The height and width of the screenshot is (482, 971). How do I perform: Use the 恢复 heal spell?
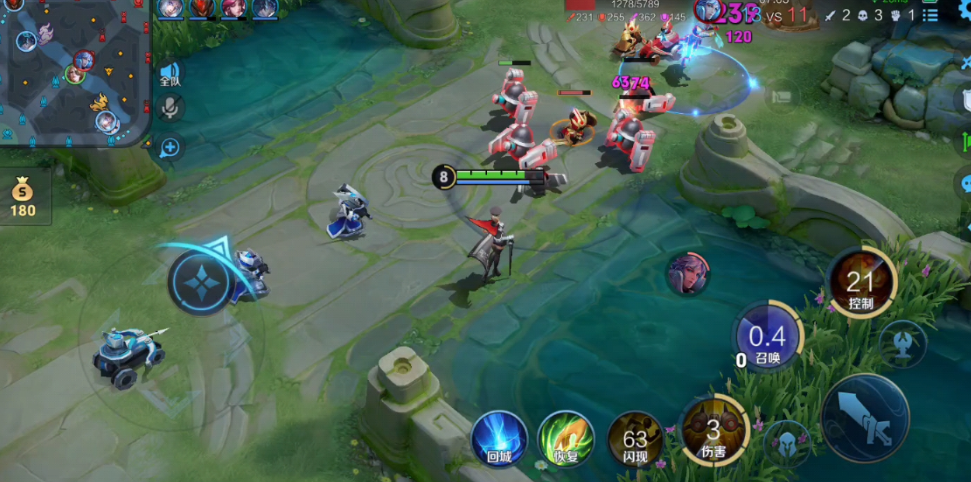[x=565, y=438]
